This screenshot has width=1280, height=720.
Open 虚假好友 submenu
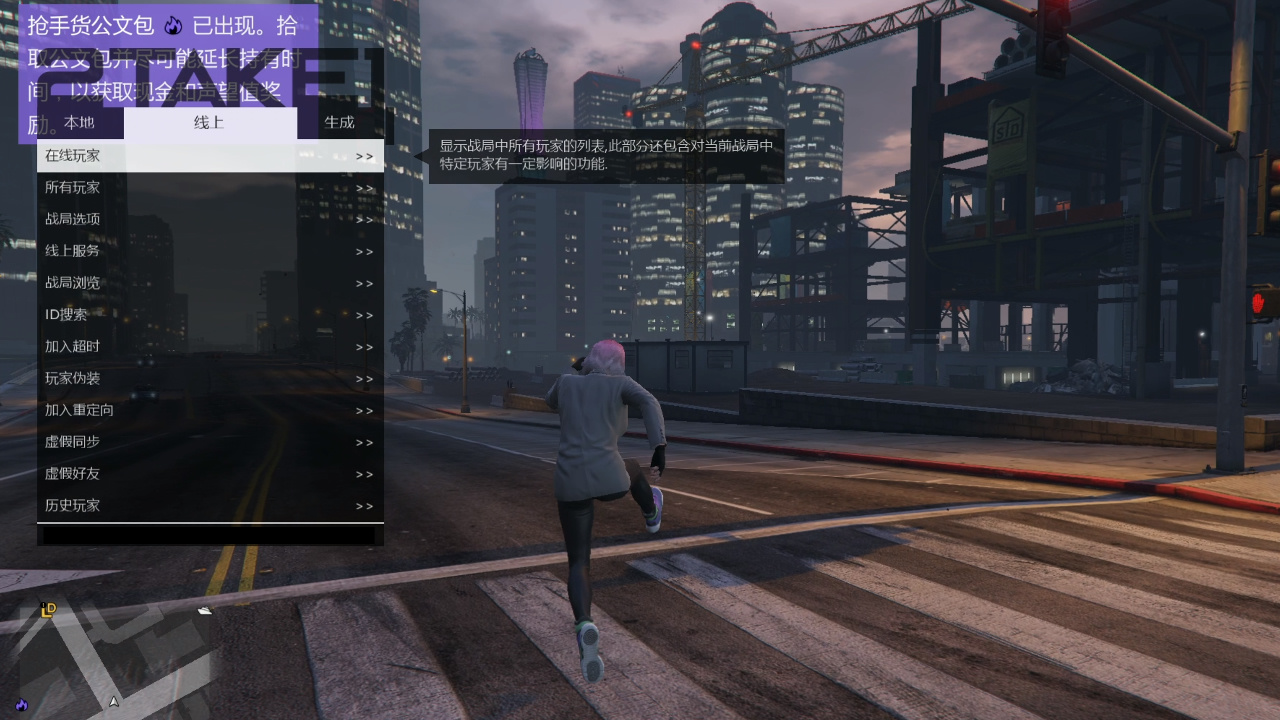210,474
